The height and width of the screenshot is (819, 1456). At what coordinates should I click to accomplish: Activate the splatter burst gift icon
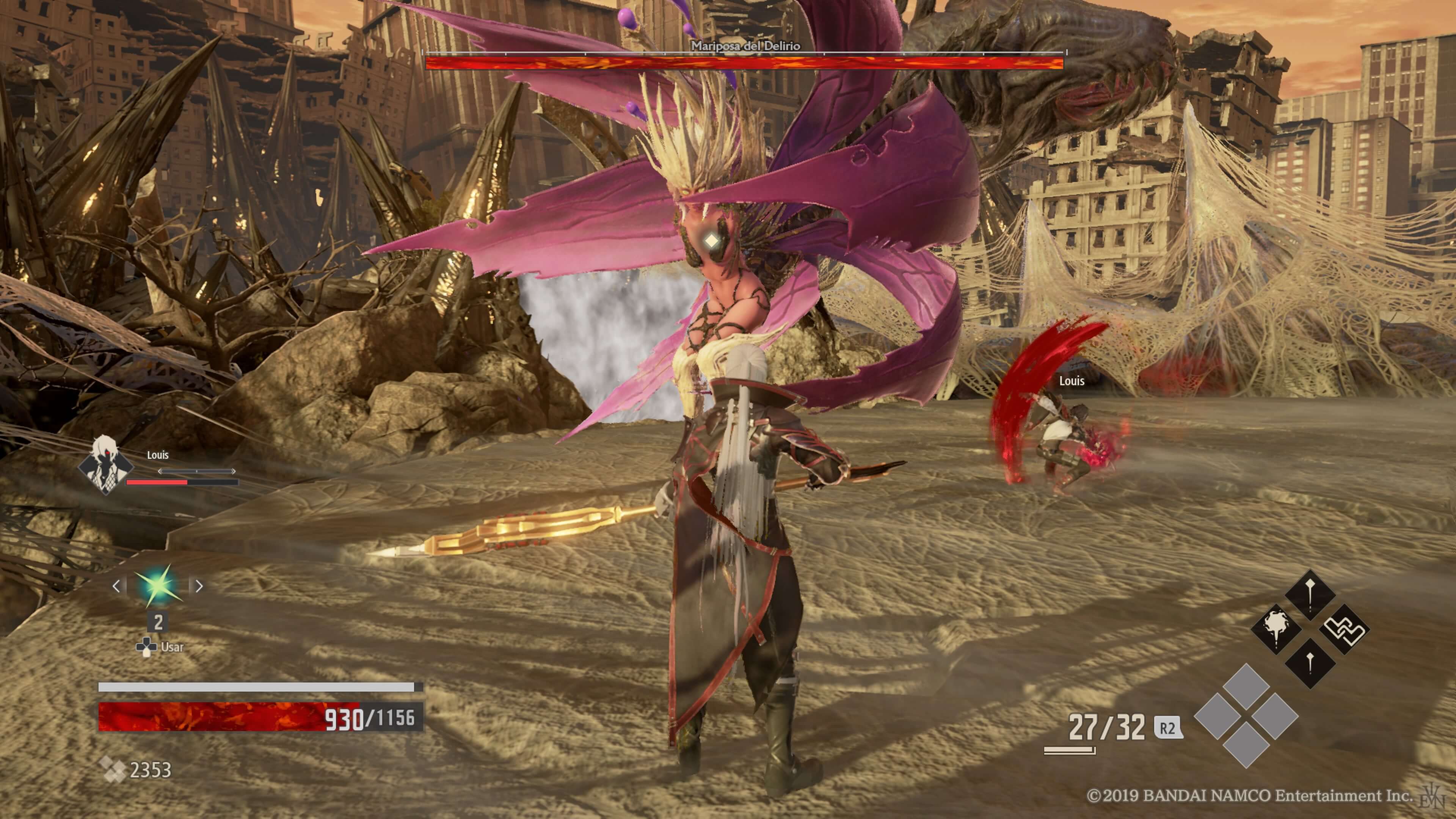(1276, 629)
